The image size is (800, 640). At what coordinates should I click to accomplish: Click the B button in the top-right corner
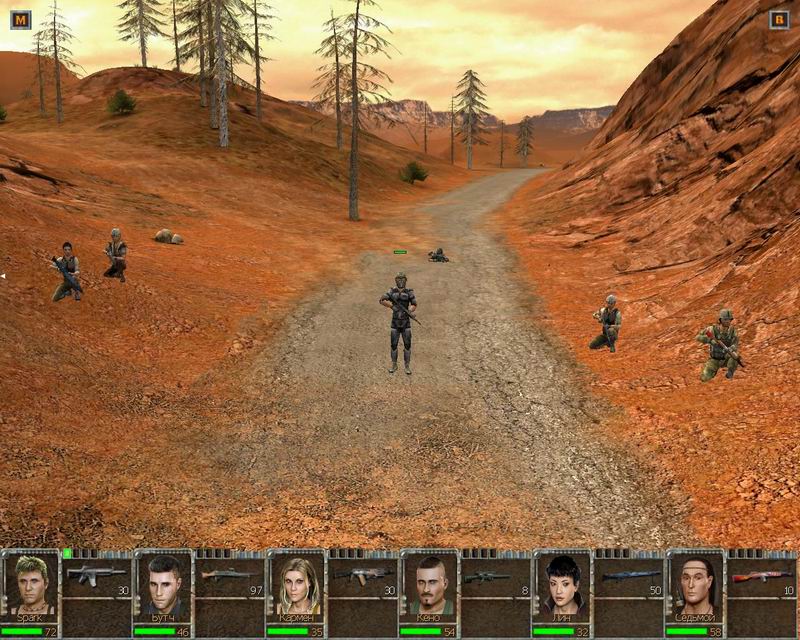[x=778, y=19]
